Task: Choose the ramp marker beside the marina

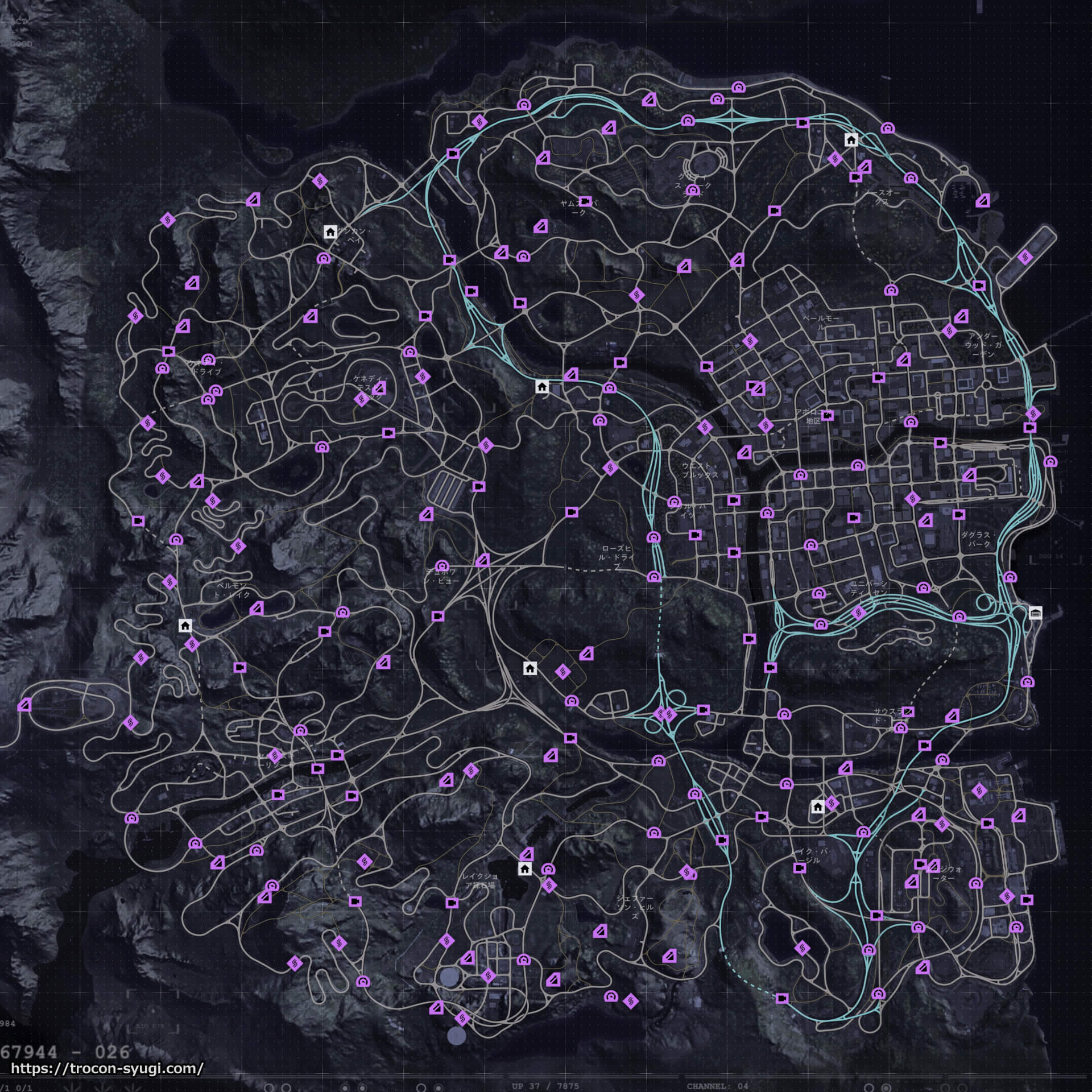Action: pyautogui.click(x=983, y=201)
